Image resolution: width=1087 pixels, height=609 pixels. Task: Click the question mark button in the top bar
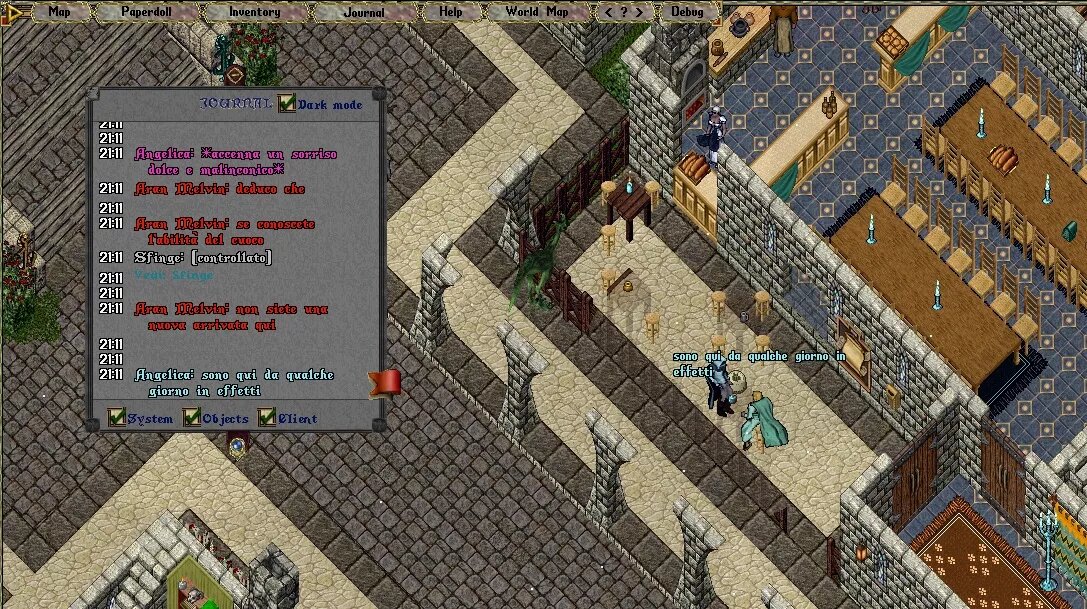624,12
